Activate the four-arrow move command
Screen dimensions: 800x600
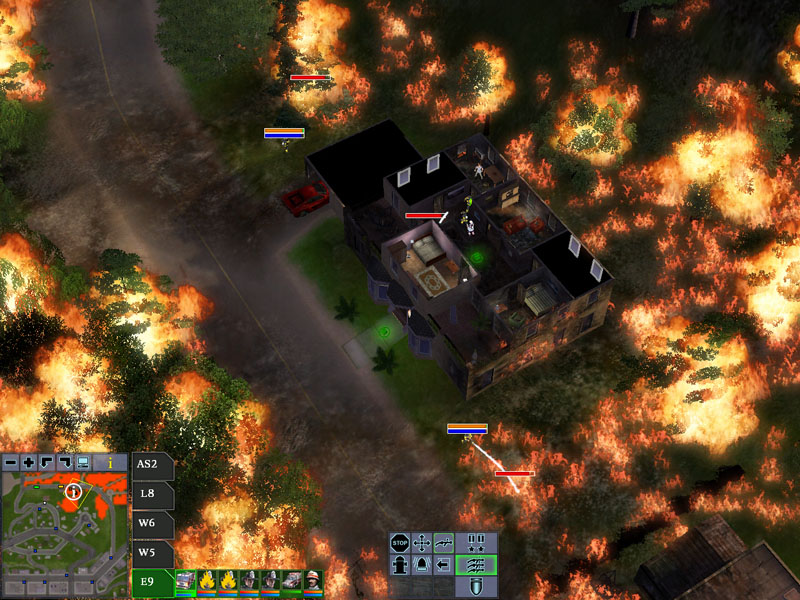[421, 543]
